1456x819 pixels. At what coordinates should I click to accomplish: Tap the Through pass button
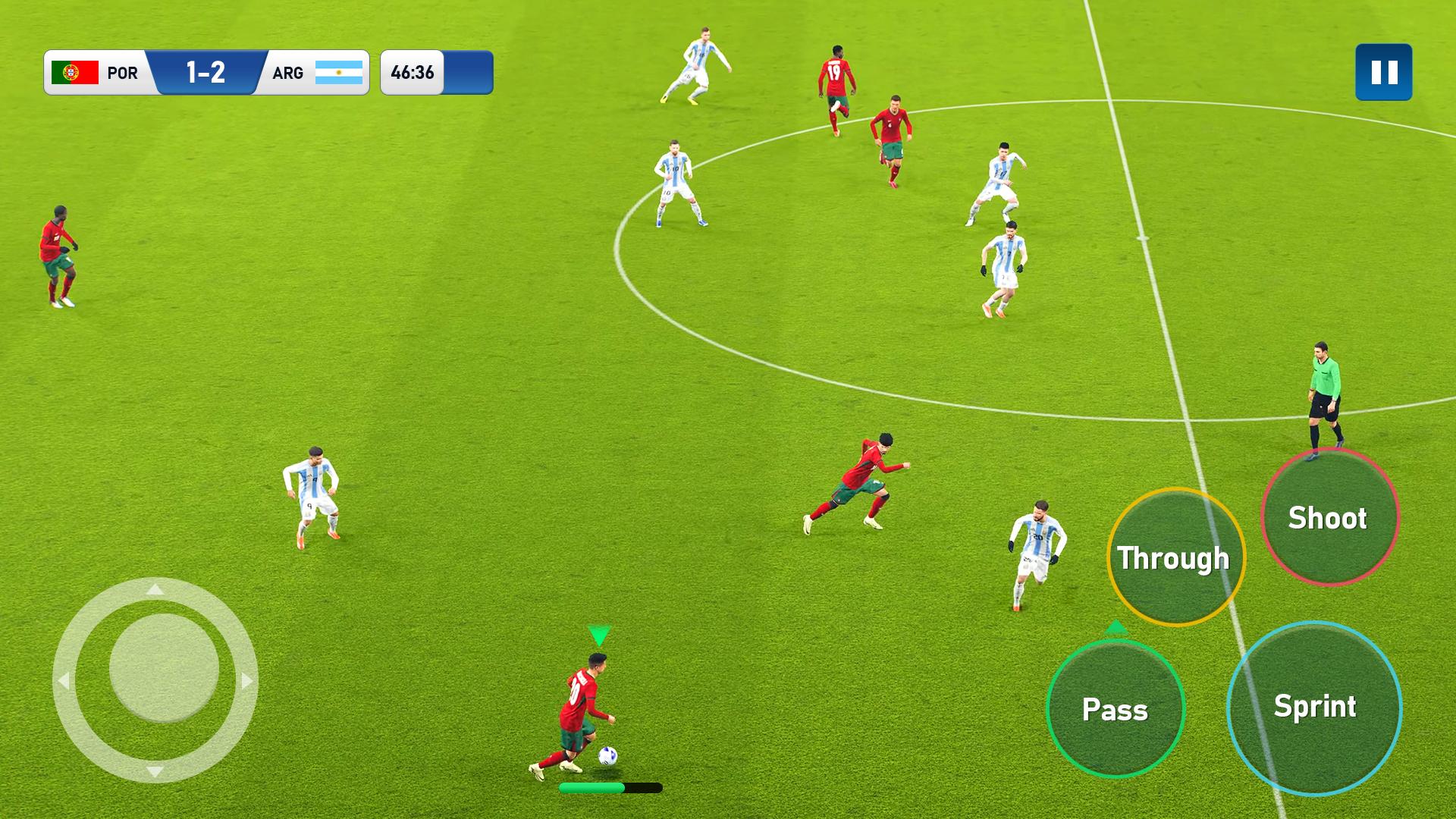click(1175, 557)
